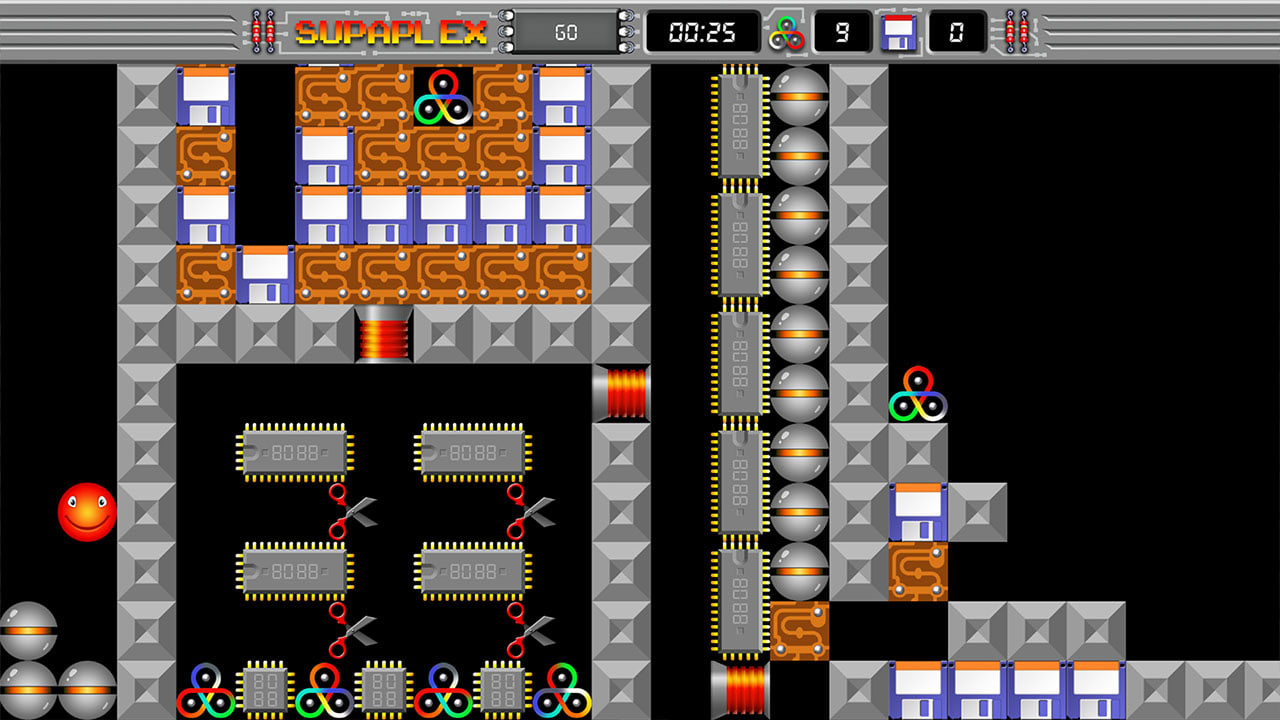
Task: Click the infotron counter showing 9
Action: point(843,32)
